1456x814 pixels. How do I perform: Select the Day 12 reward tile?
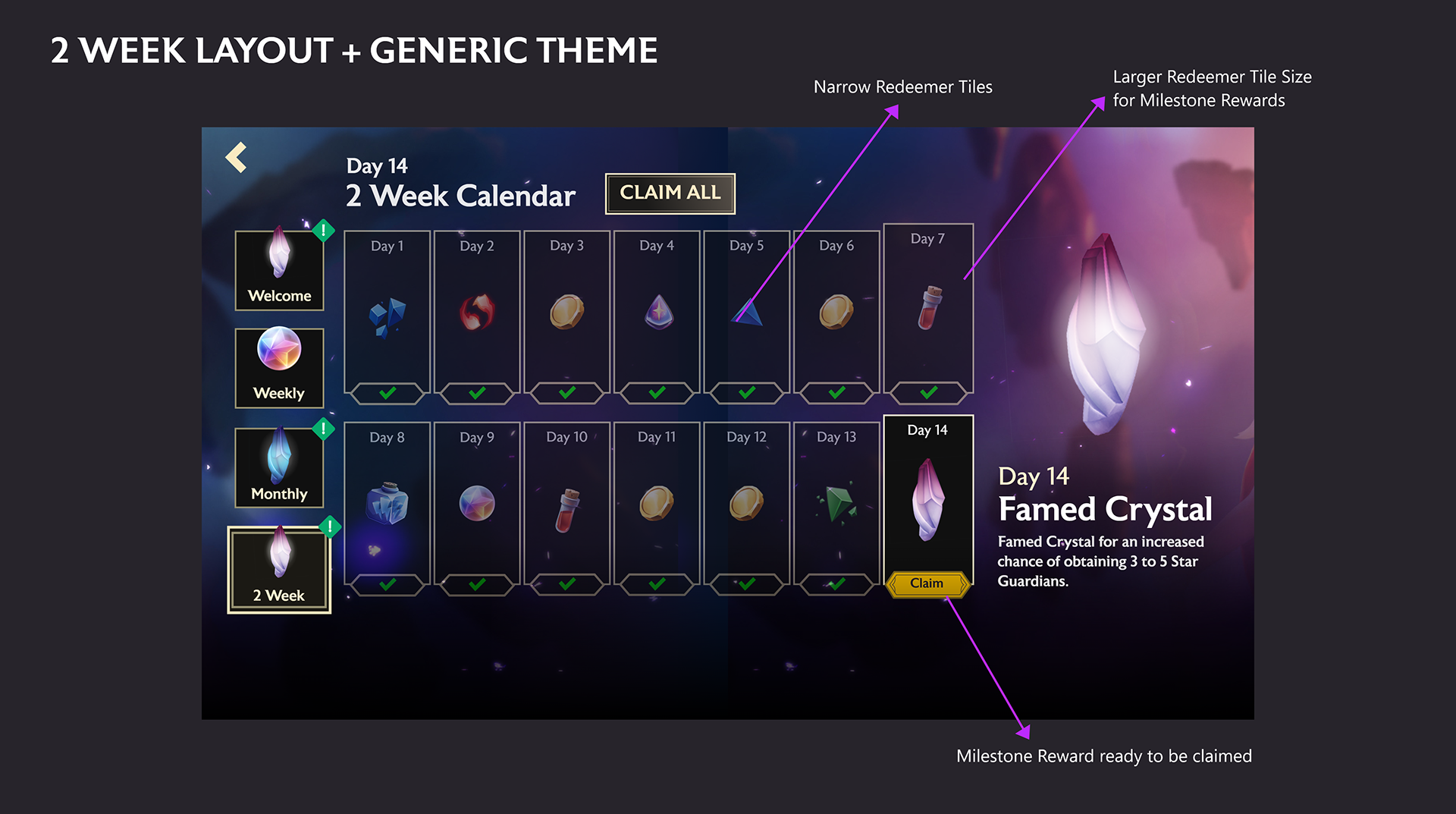pos(746,504)
